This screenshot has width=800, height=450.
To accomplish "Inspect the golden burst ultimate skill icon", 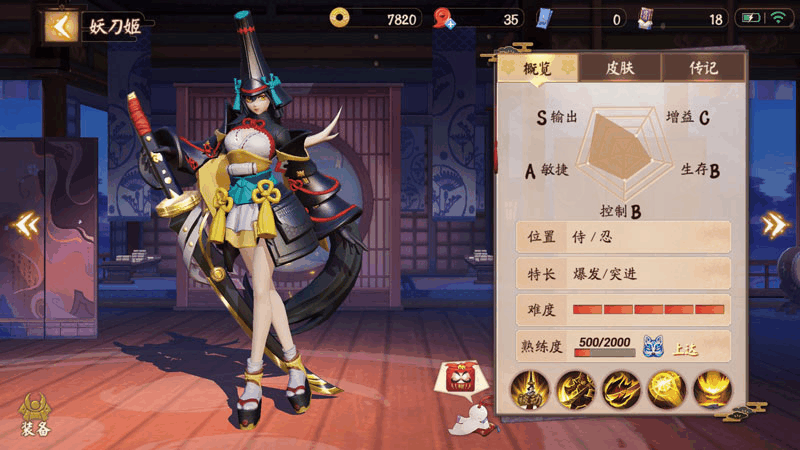I will [x=712, y=388].
